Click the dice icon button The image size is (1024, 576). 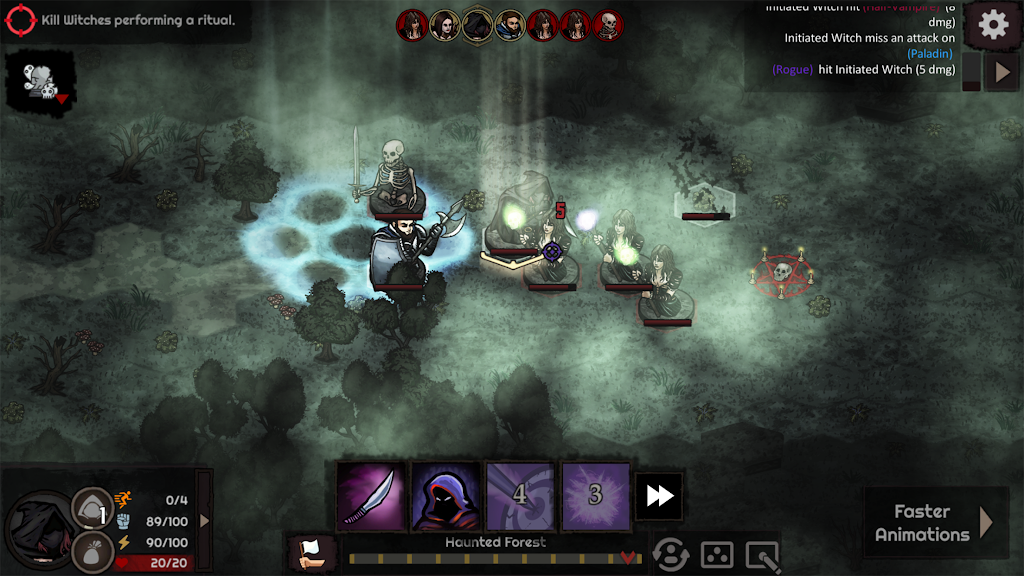pyautogui.click(x=717, y=553)
